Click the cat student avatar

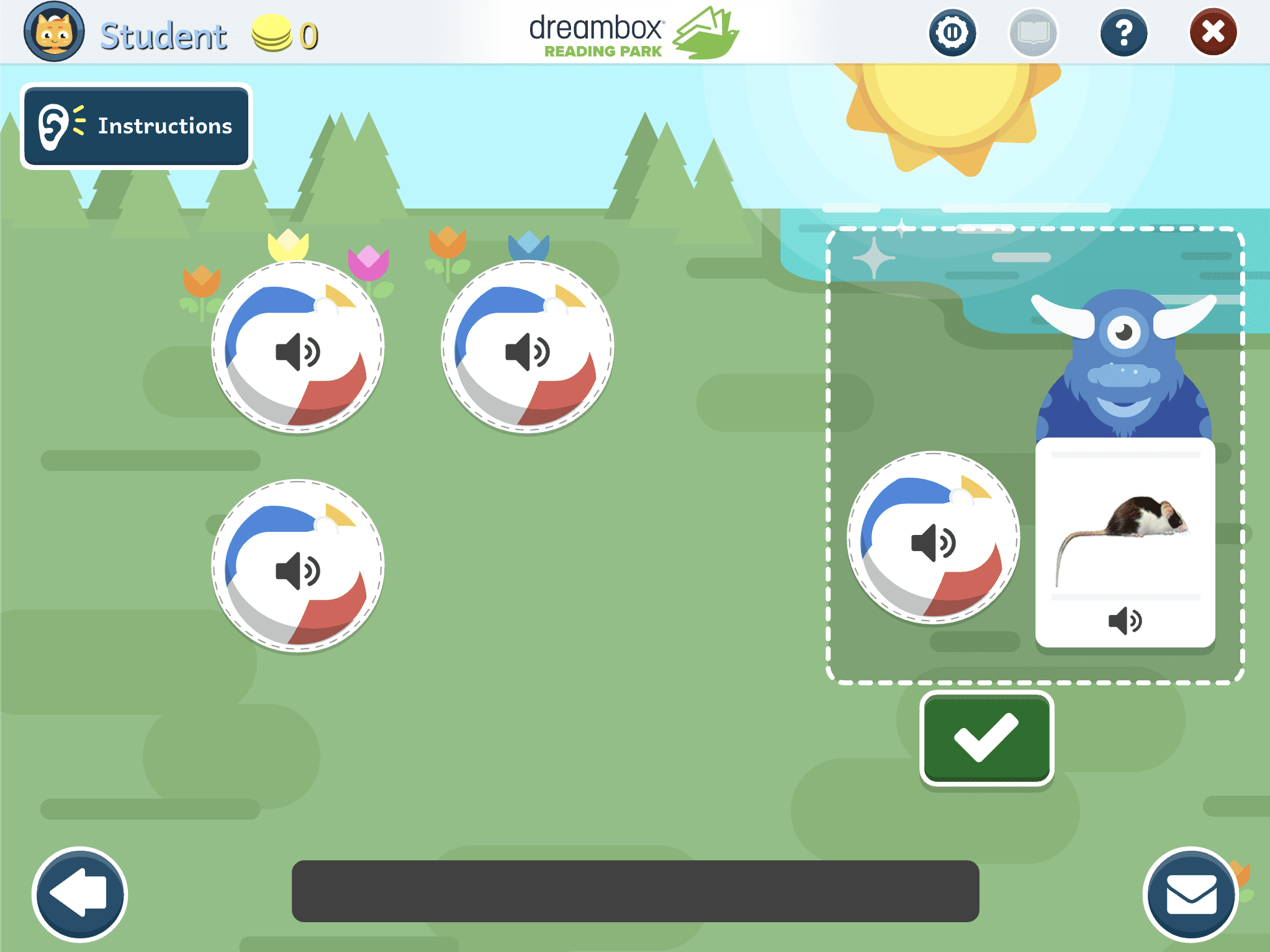(x=54, y=32)
